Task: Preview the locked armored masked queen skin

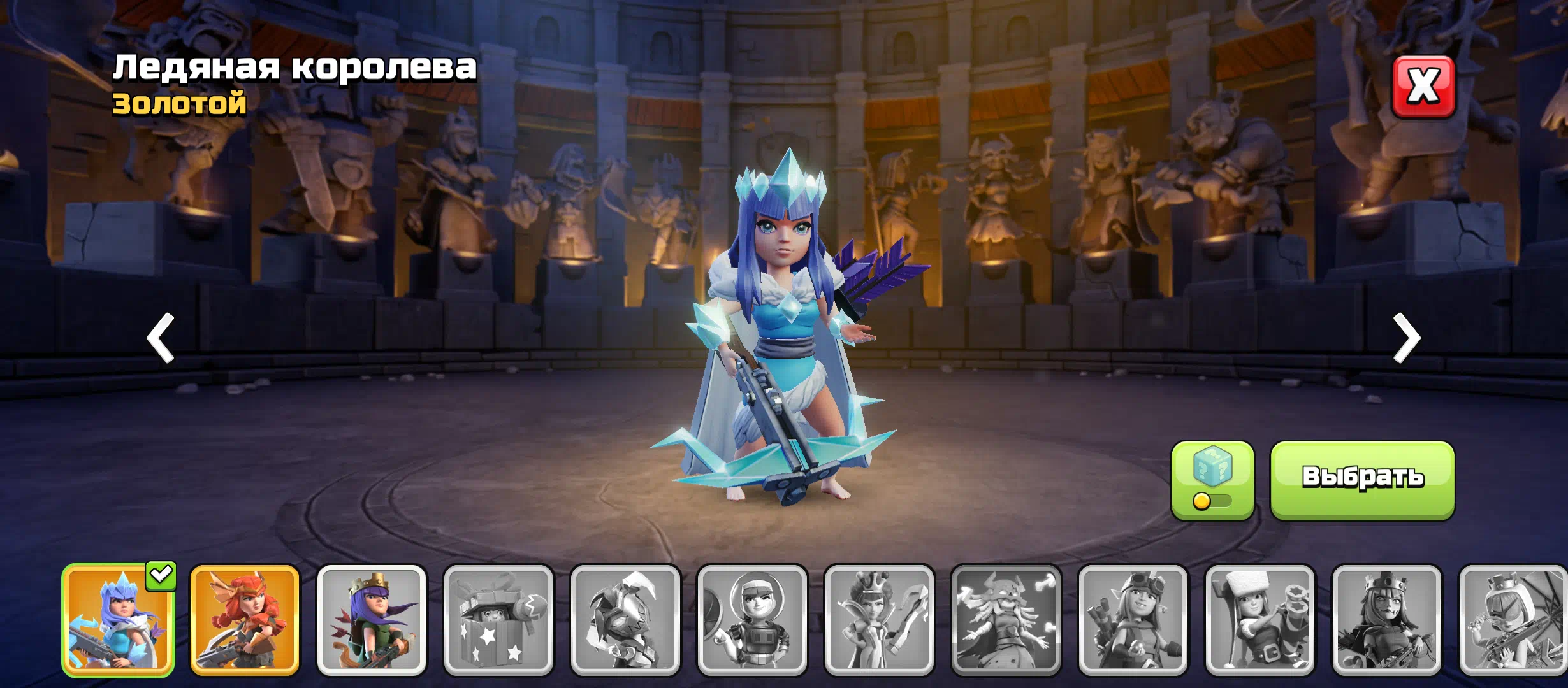Action: [x=625, y=620]
